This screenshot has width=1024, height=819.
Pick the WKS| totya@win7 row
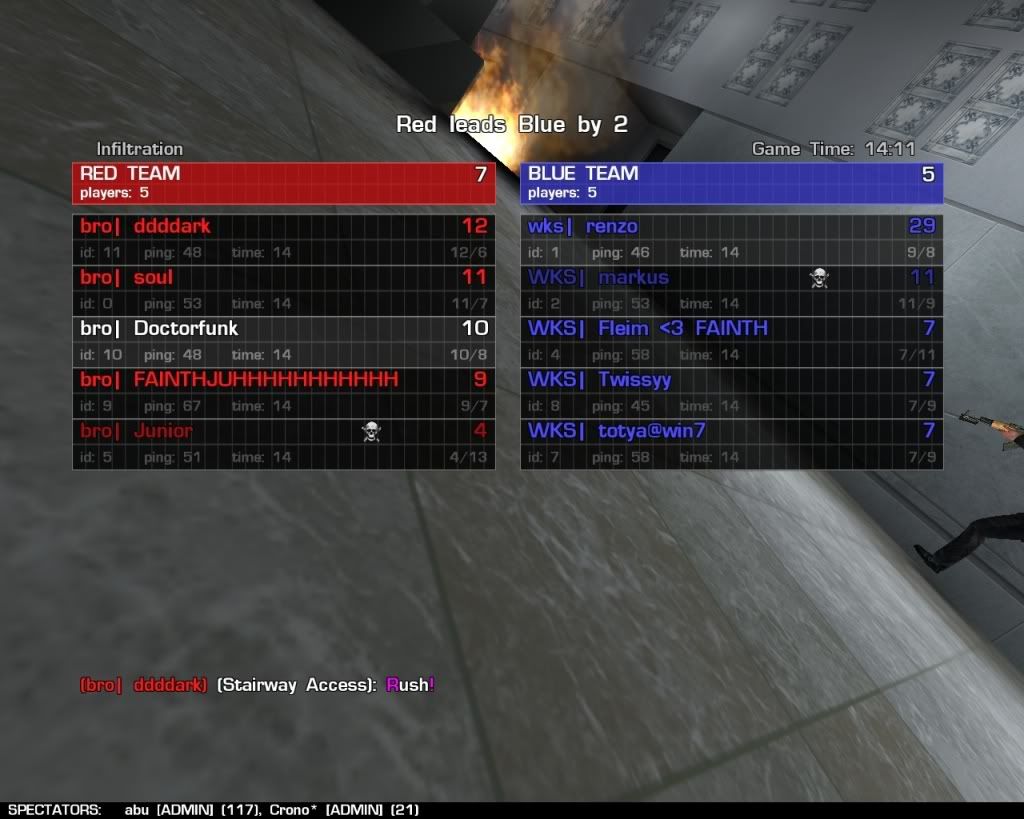tap(731, 443)
